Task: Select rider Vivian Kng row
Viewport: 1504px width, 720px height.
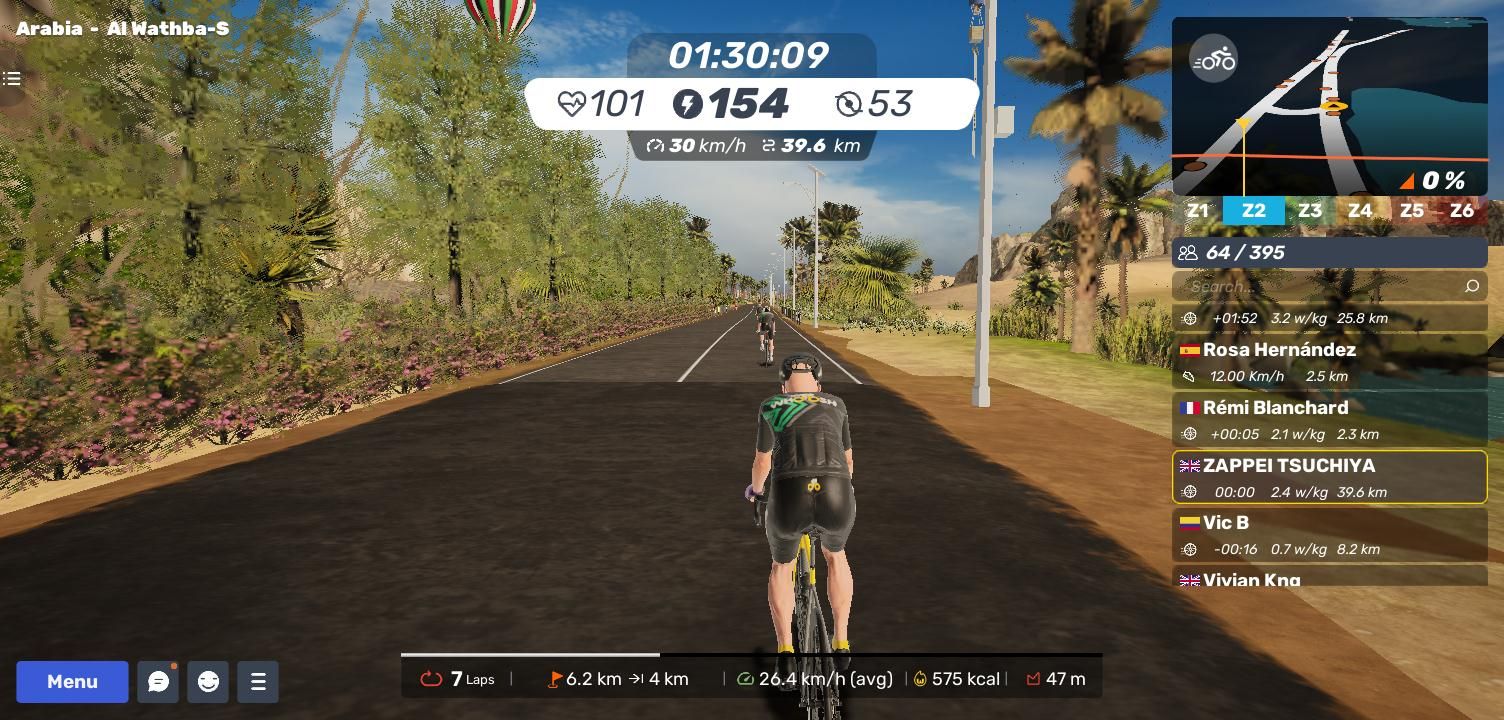Action: tap(1329, 578)
